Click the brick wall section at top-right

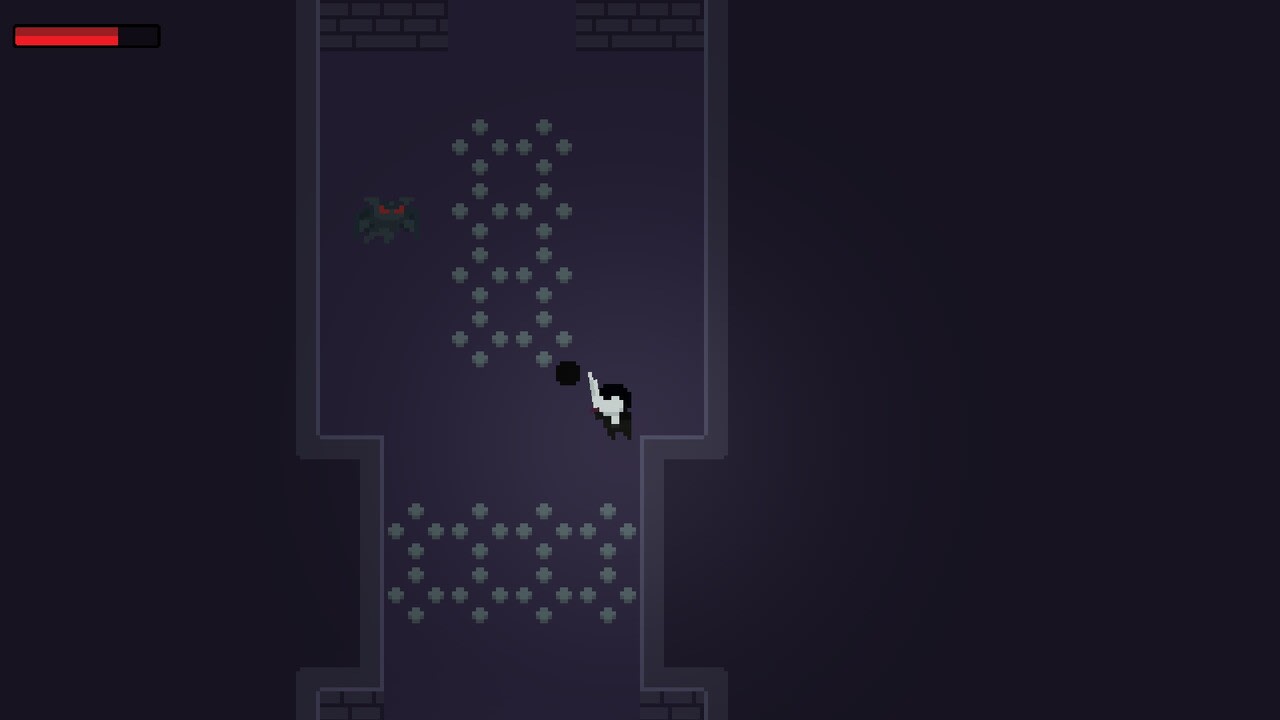640,25
